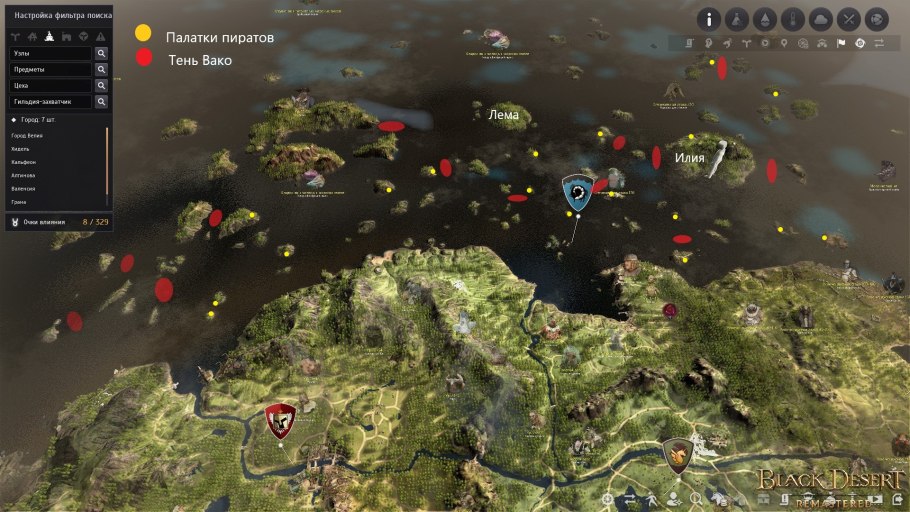Select Кальфеон in the city list
This screenshot has height=512, width=910.
(23, 161)
